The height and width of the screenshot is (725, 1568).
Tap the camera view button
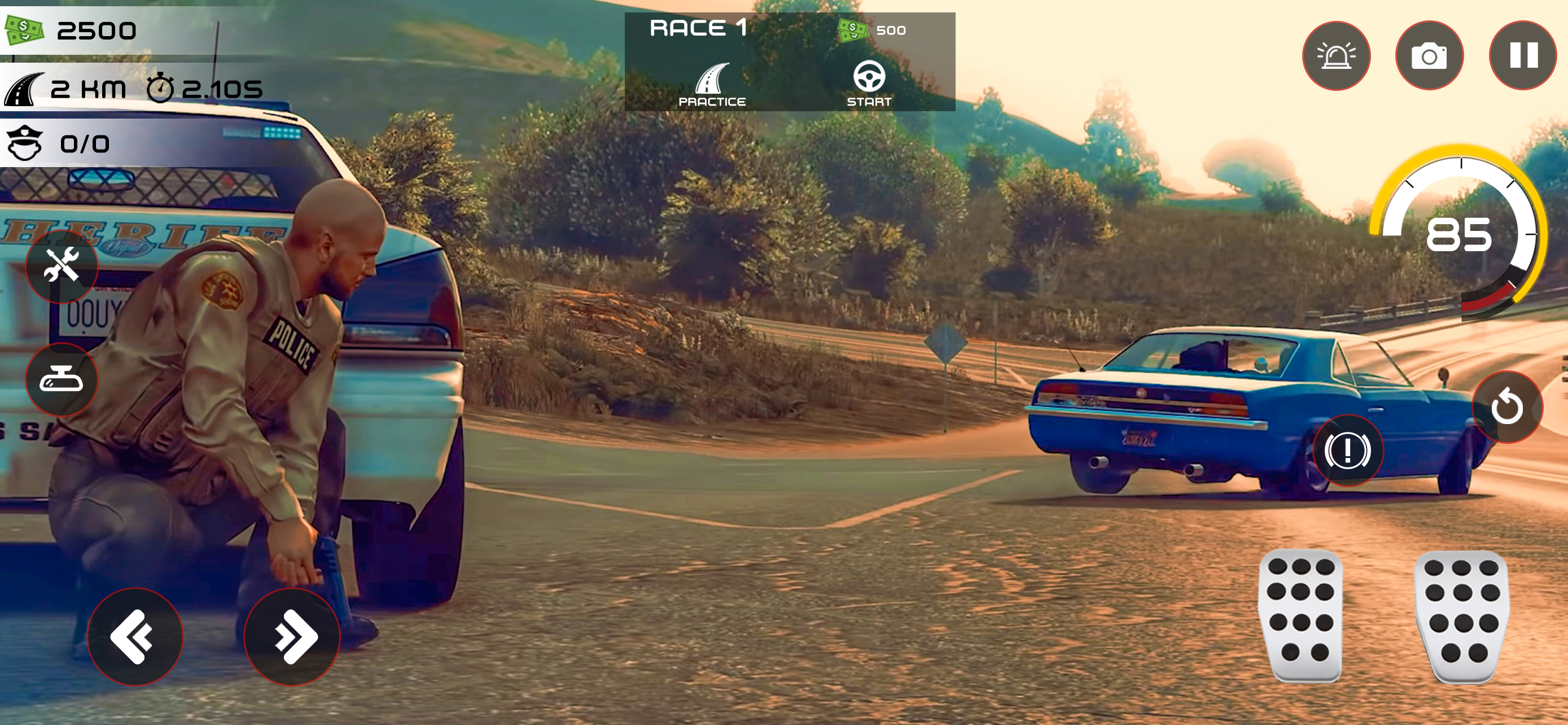[1429, 55]
